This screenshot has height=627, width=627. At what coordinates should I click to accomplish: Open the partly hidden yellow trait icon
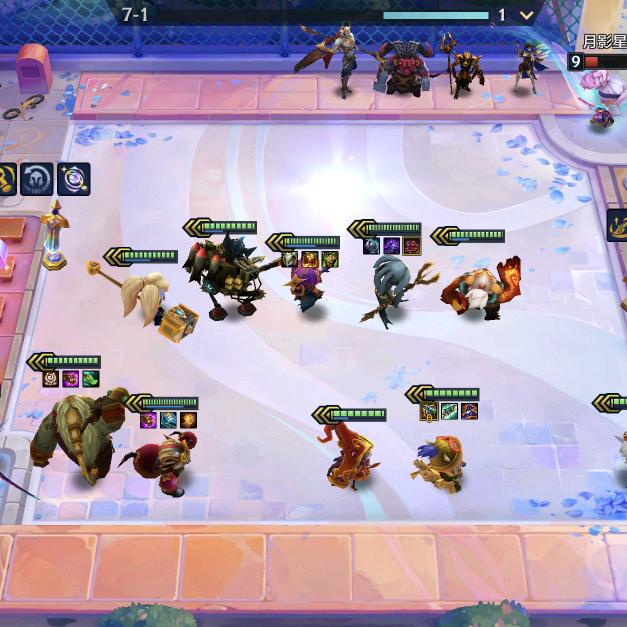tap(5, 179)
